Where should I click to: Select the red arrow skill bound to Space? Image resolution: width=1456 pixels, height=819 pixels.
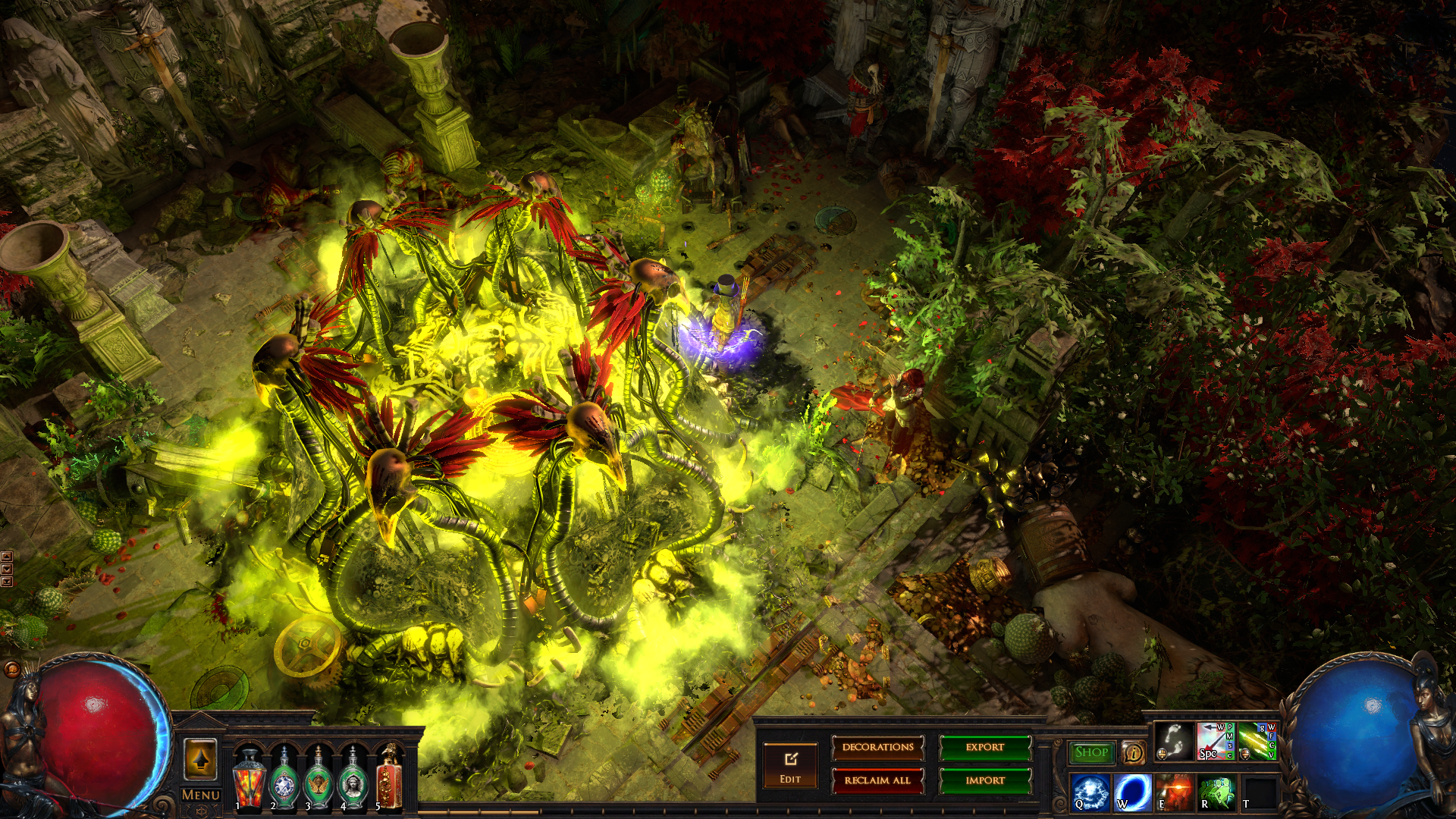pos(1215,741)
